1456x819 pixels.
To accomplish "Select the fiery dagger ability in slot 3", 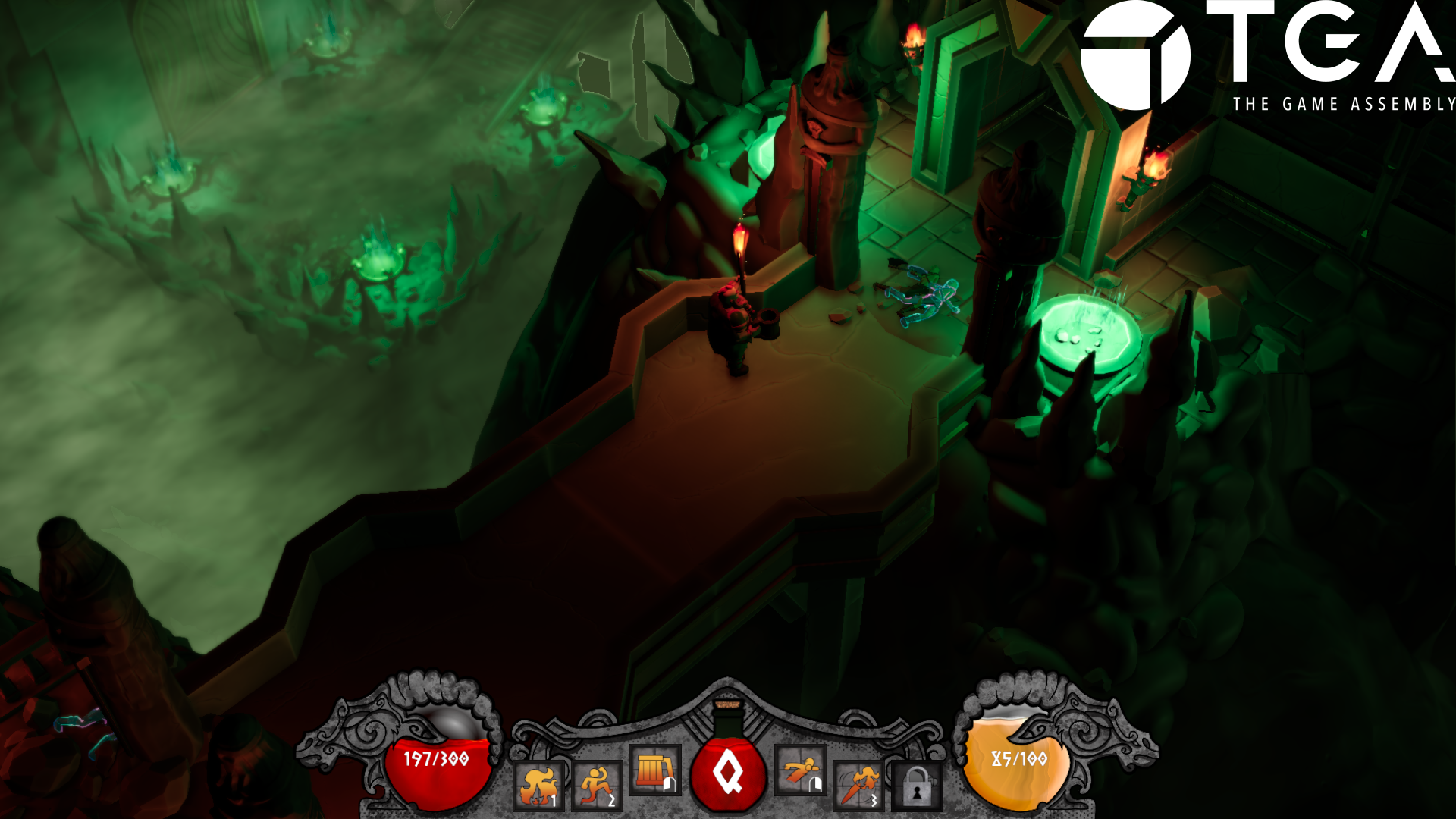I will [857, 785].
